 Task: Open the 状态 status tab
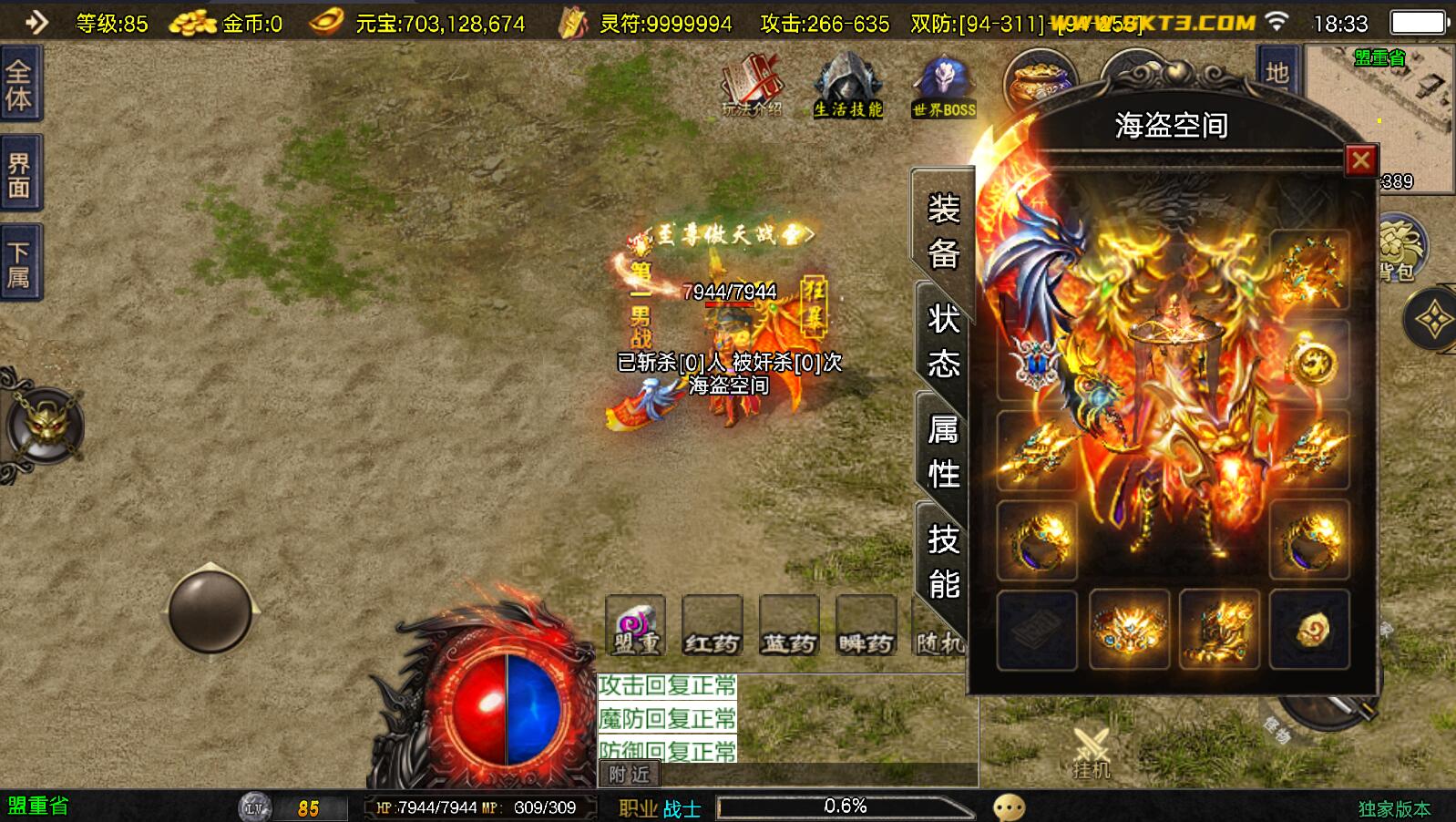943,342
